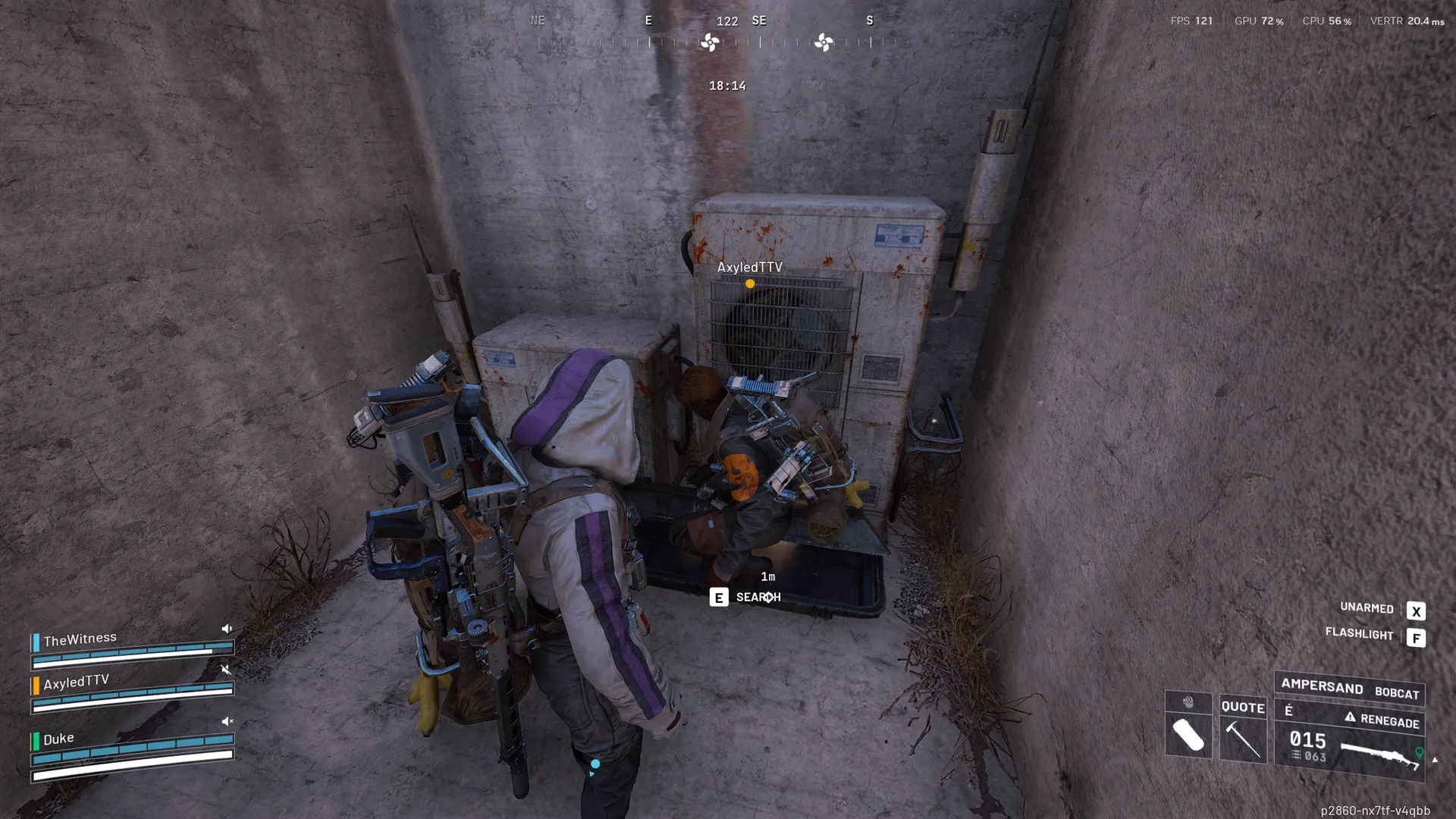1456x819 pixels.
Task: Click the first pinwheel marker on the compass
Action: [710, 42]
